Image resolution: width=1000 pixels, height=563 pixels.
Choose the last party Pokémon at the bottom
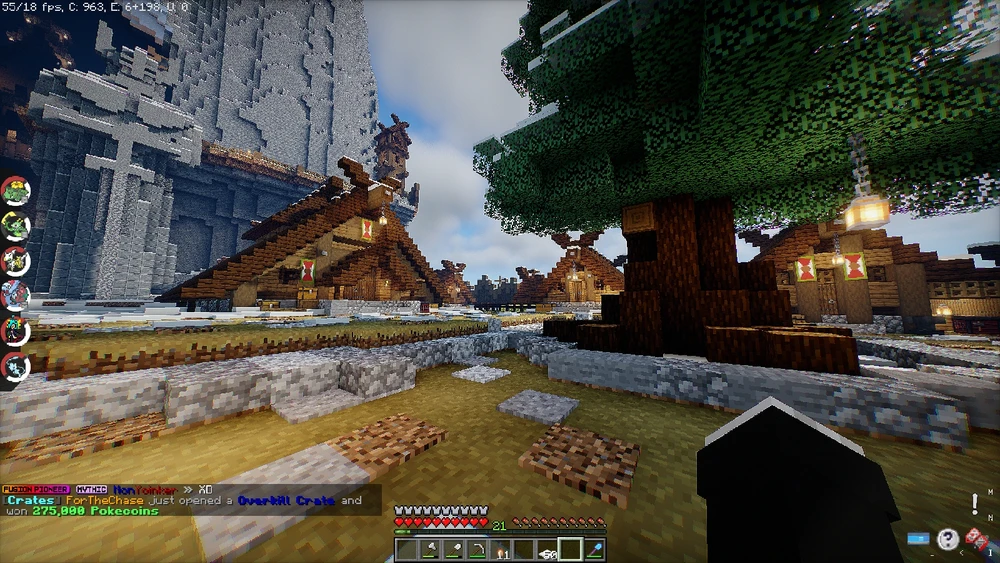pos(16,365)
